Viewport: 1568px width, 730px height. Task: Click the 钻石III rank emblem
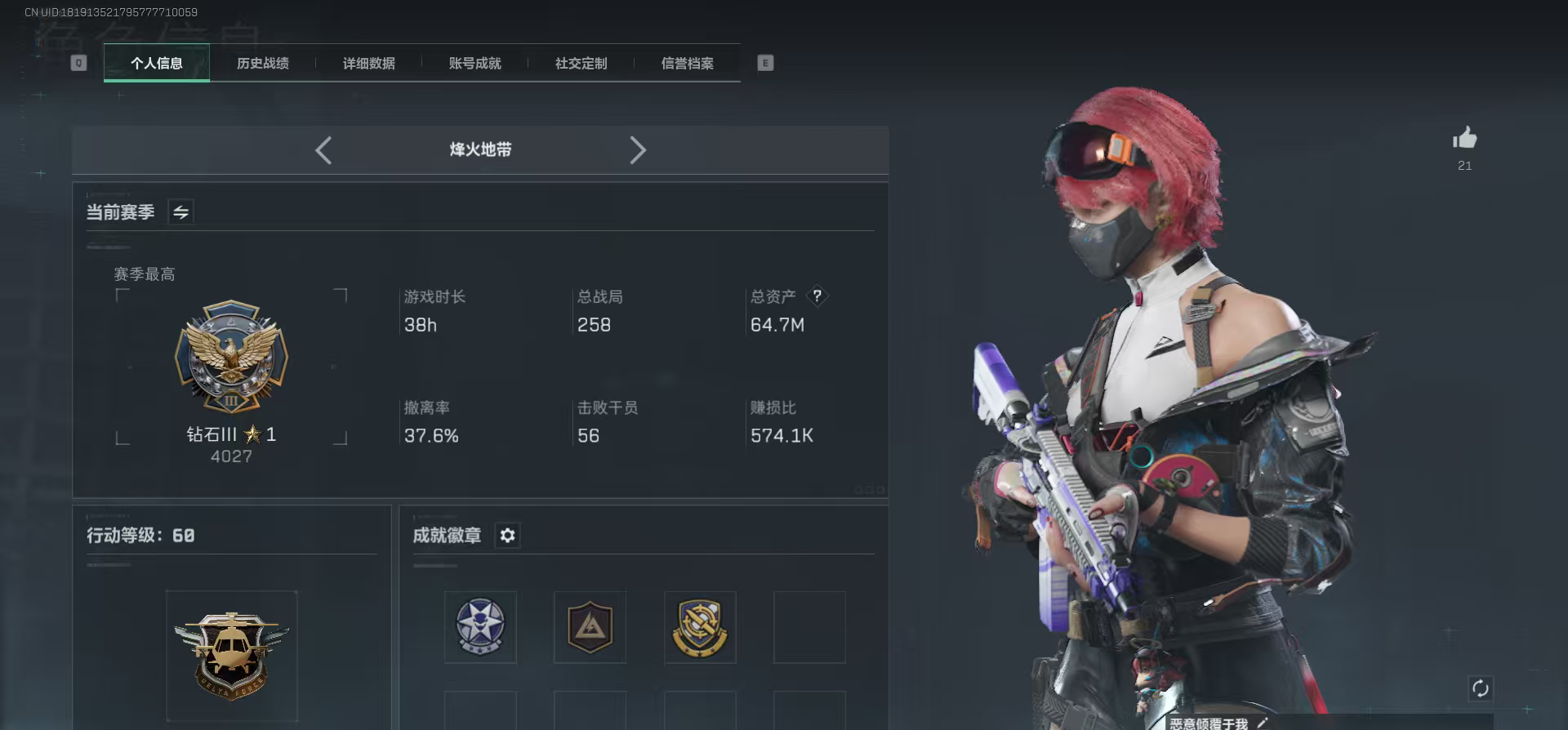click(231, 358)
